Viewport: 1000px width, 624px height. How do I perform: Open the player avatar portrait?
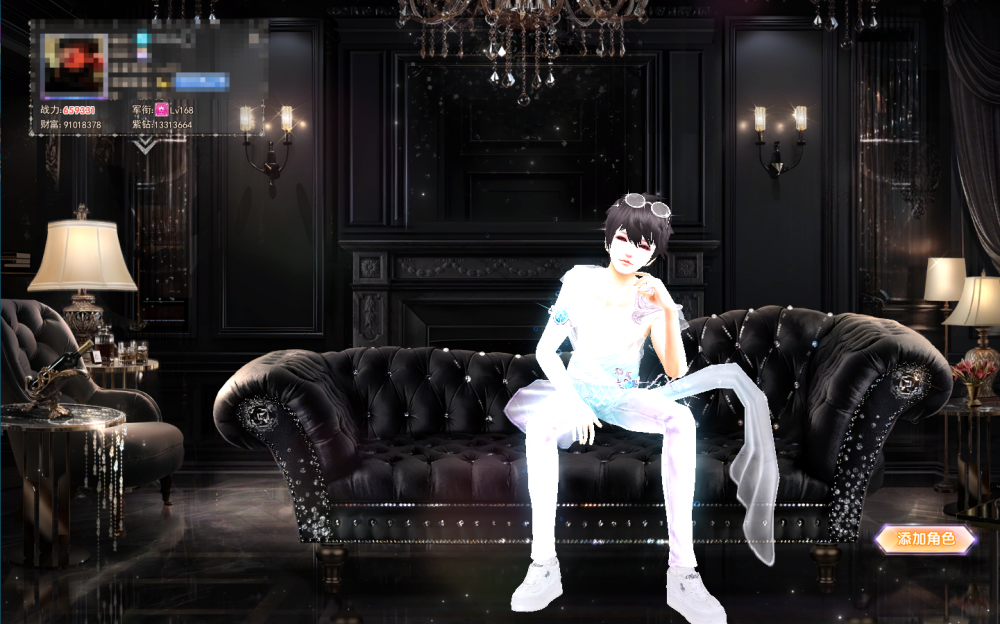tap(74, 66)
